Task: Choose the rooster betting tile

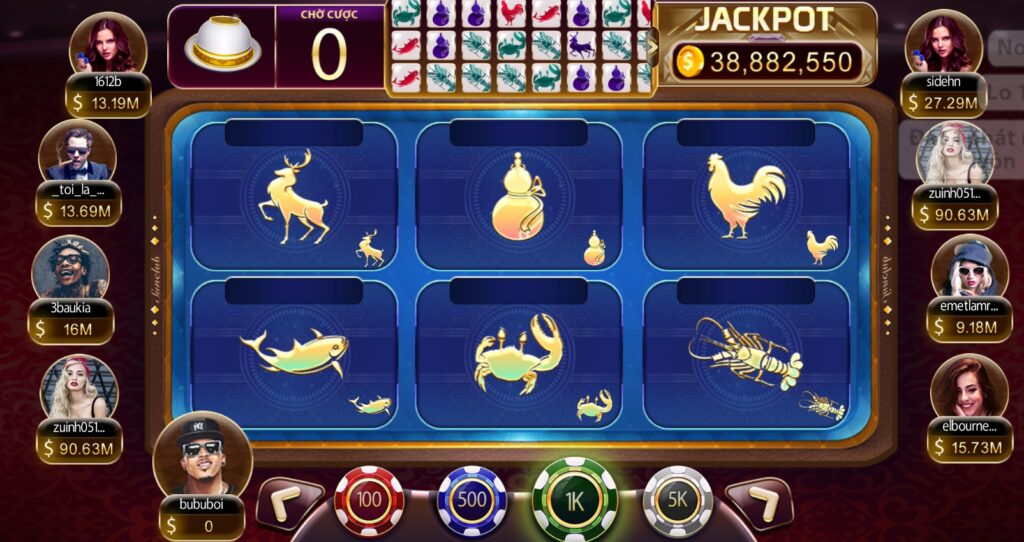Action: [x=745, y=198]
